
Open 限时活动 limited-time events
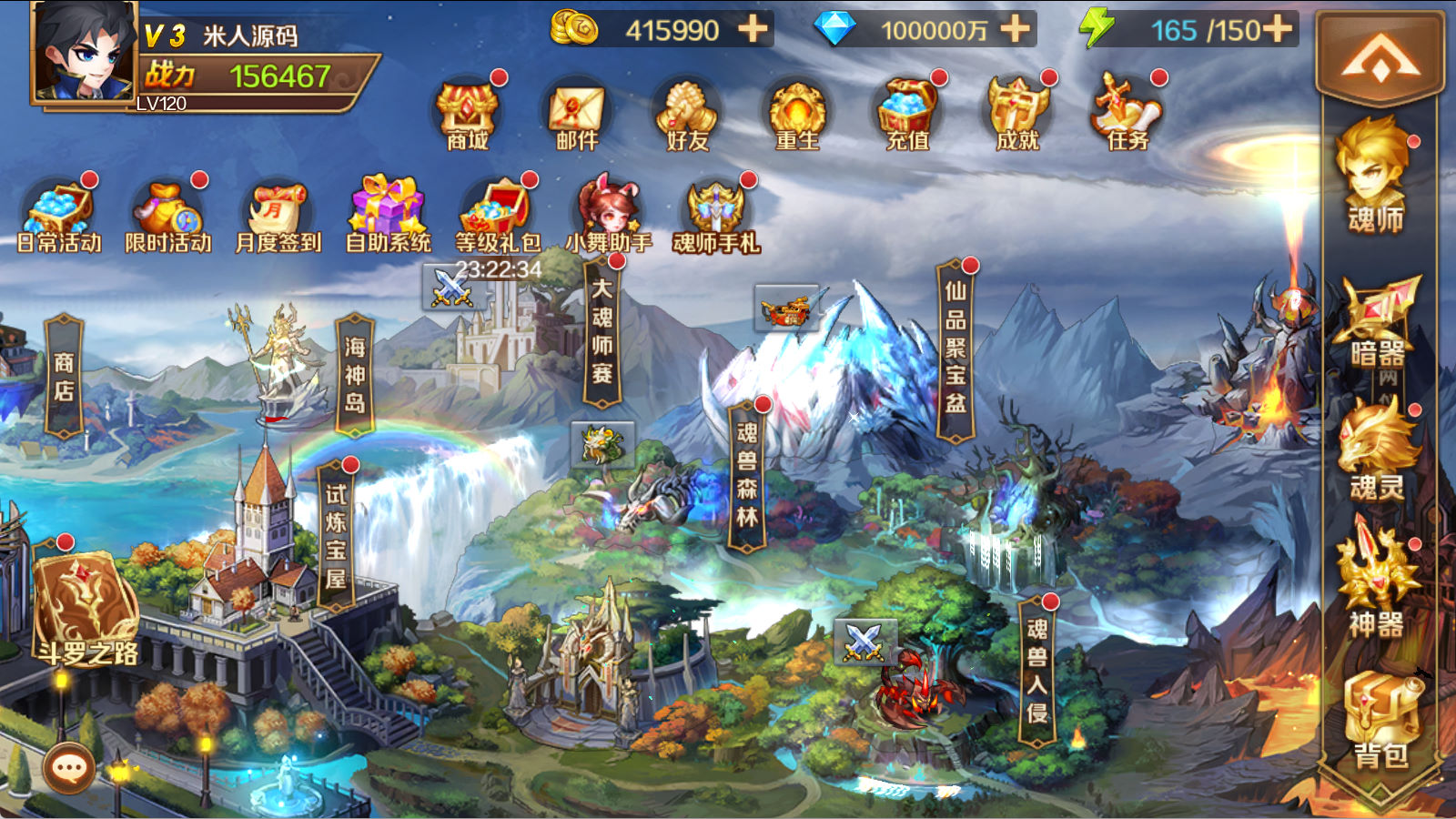168,217
